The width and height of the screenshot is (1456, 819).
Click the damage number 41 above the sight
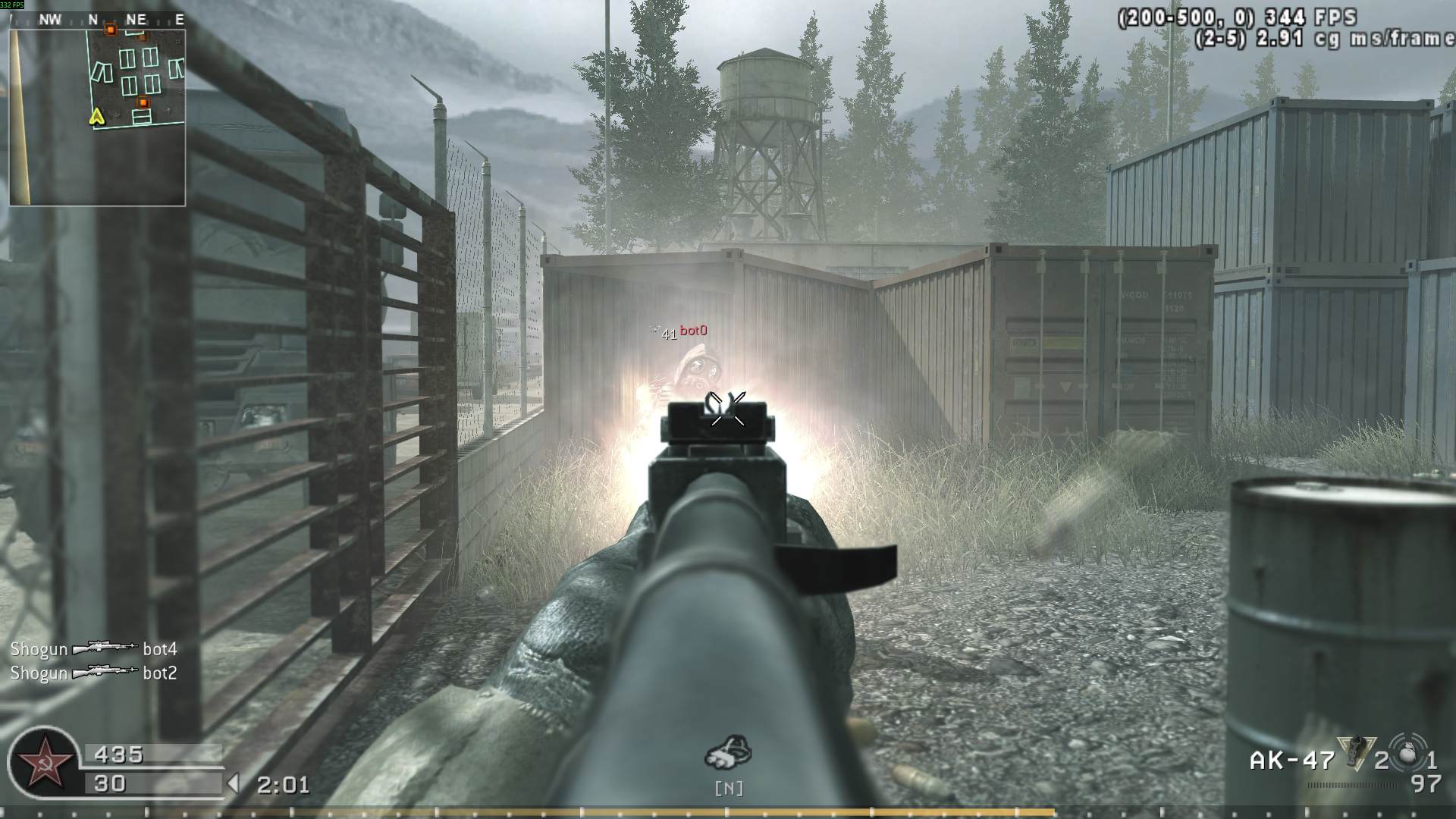pyautogui.click(x=668, y=332)
